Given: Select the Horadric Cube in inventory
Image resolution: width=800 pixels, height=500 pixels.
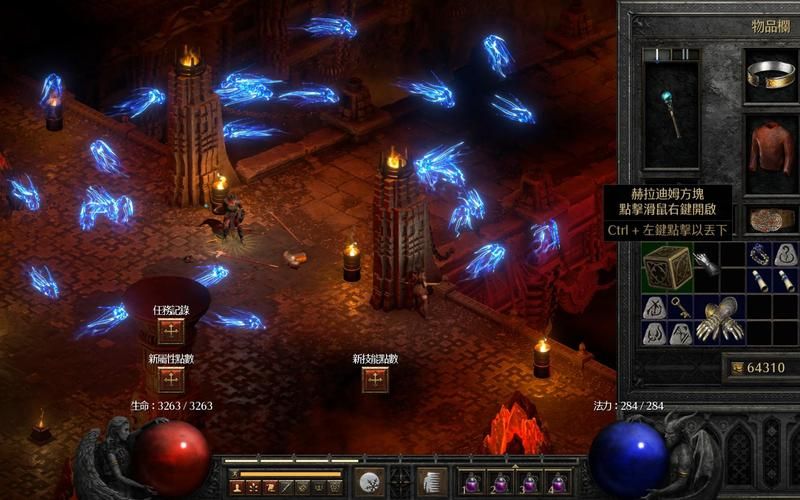Looking at the screenshot, I should (667, 267).
